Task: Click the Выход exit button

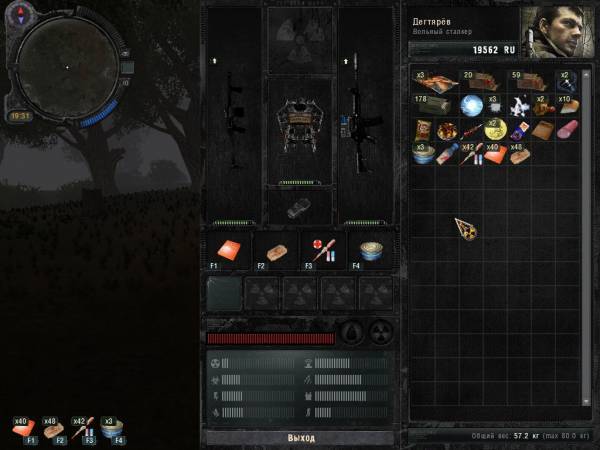Action: (300, 438)
